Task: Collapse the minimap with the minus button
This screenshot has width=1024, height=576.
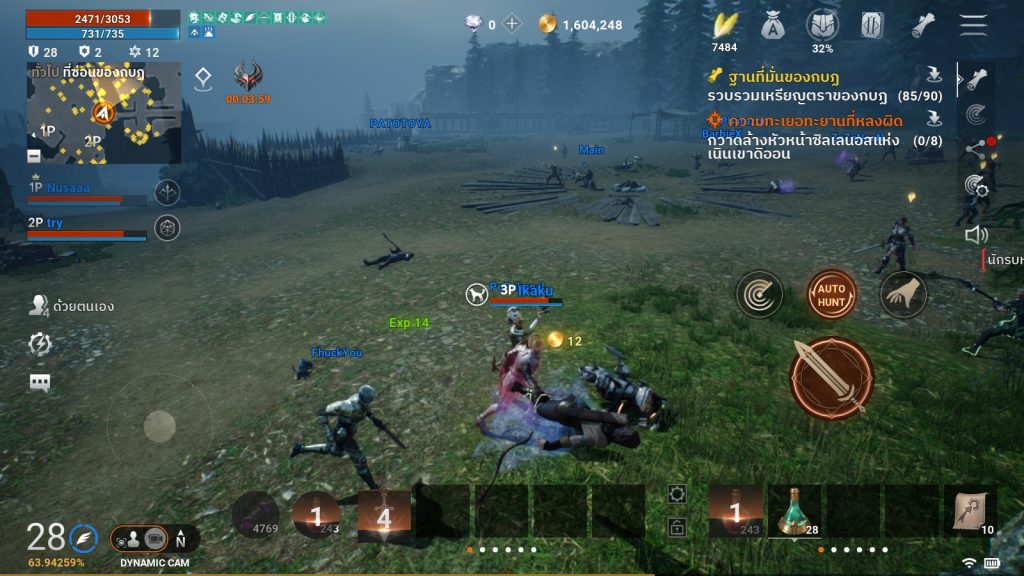Action: (x=34, y=156)
